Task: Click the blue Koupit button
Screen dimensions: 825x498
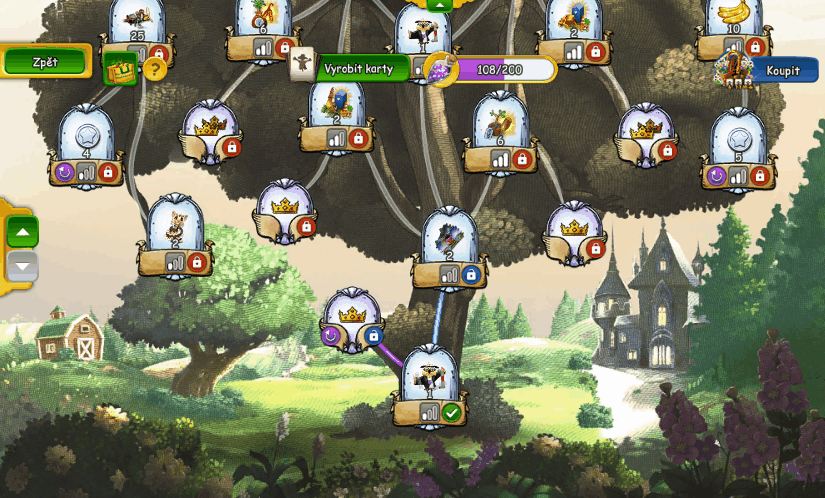Action: point(782,70)
